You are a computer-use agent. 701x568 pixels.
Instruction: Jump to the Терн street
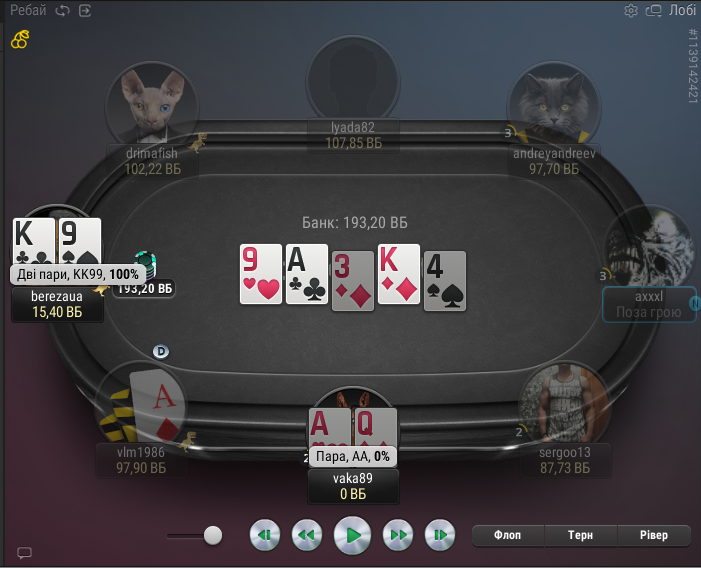(581, 535)
